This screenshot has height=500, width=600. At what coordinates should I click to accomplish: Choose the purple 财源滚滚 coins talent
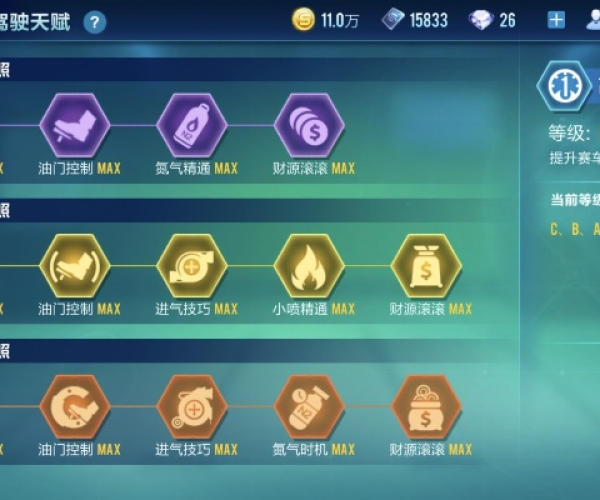tap(309, 125)
